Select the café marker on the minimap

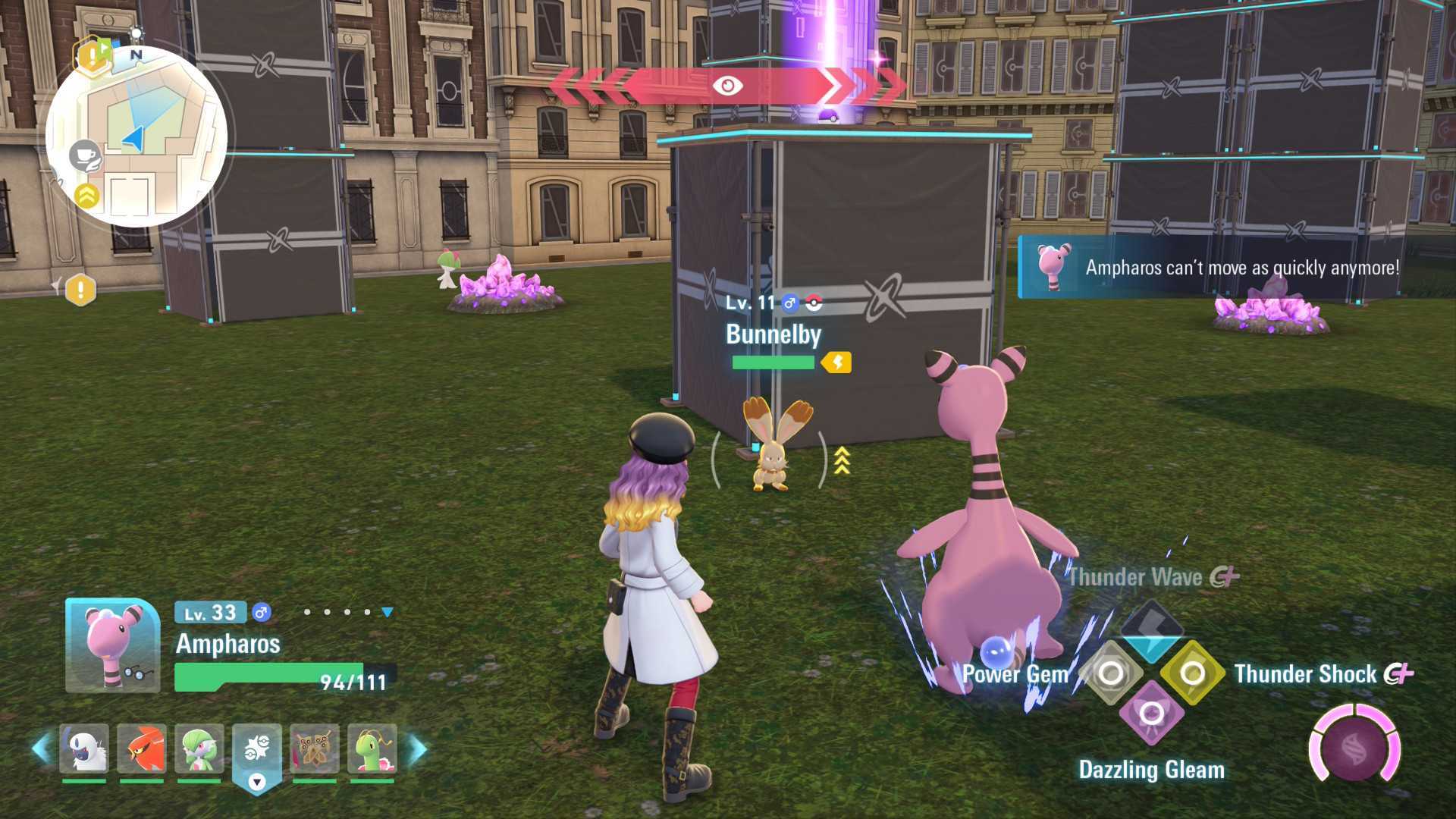coord(85,155)
